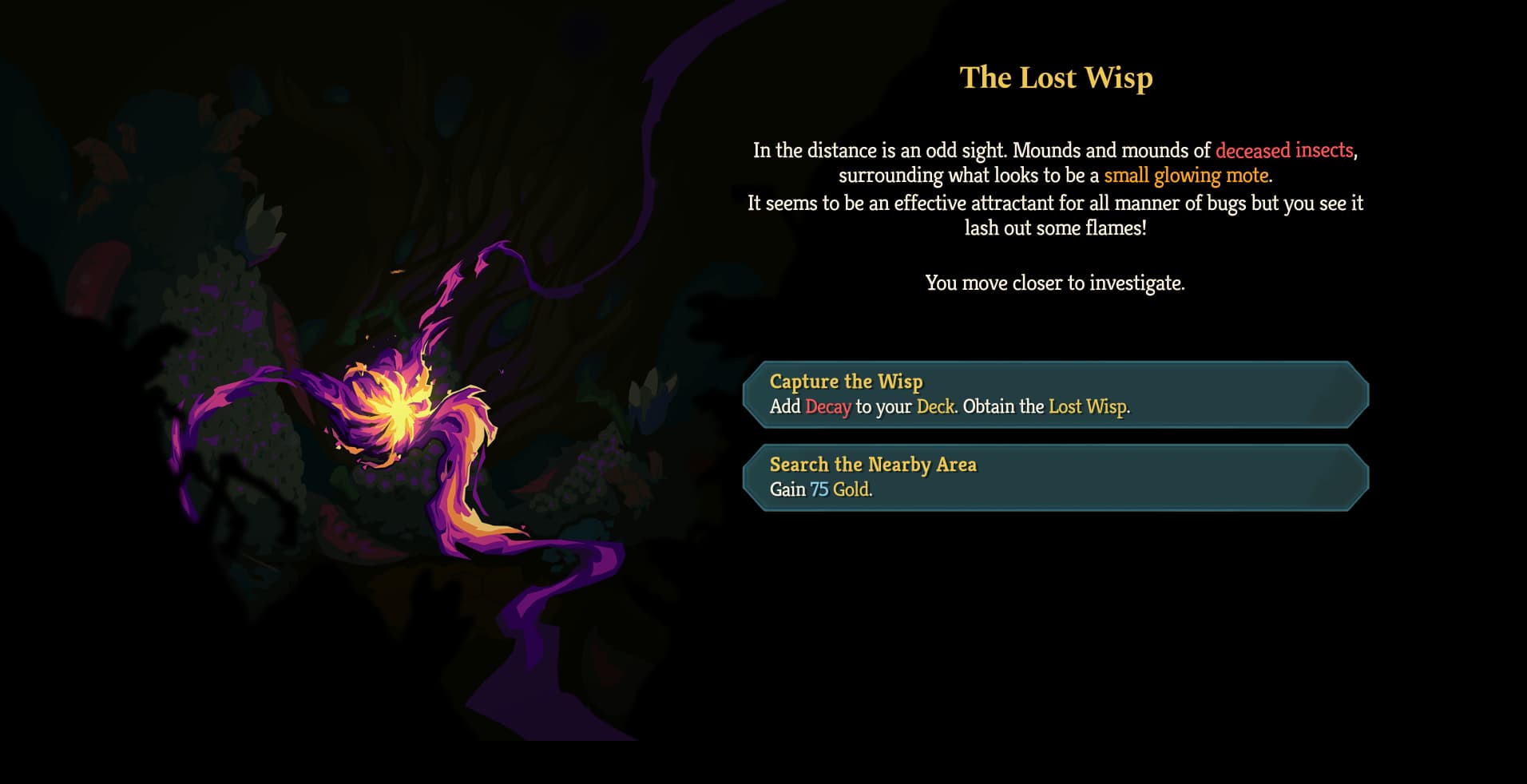The height and width of the screenshot is (784, 1527).
Task: Click the Deck keyword link
Action: click(934, 406)
